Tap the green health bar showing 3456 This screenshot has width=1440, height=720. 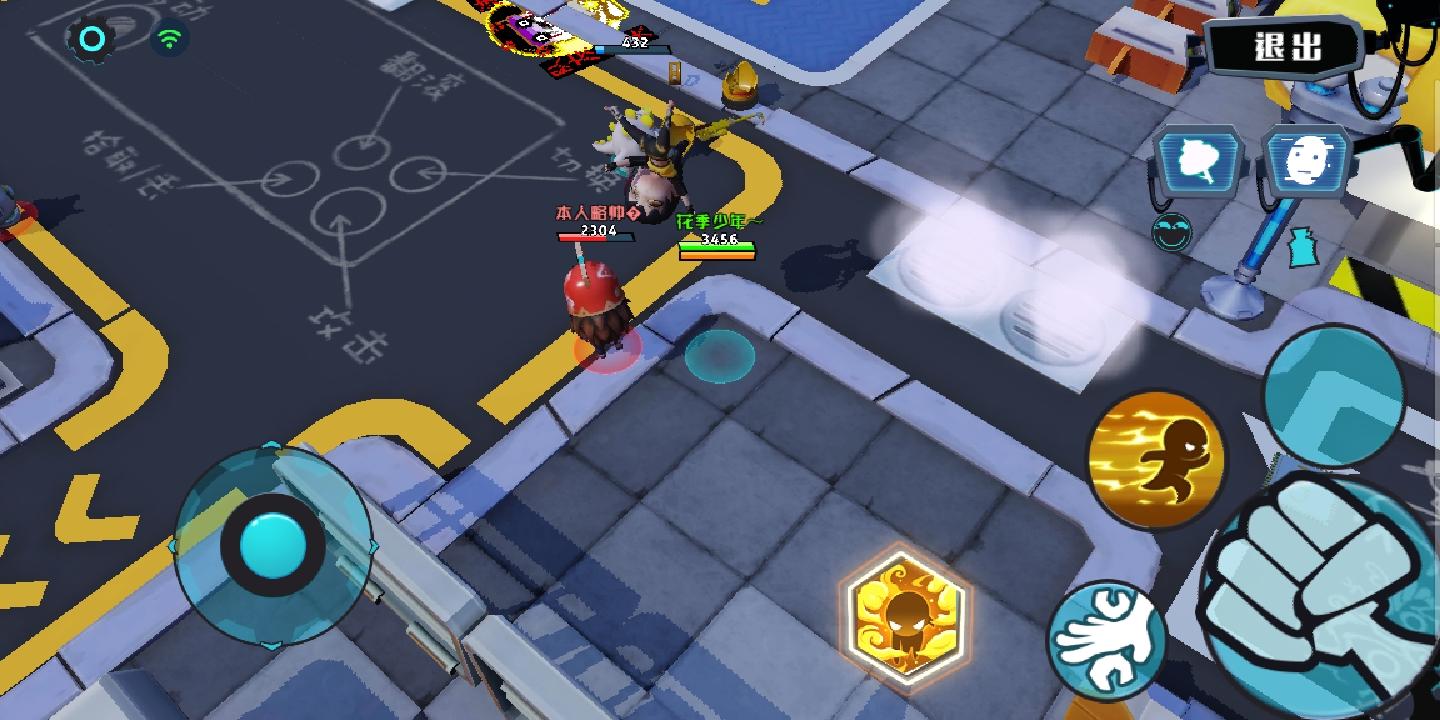click(x=718, y=247)
